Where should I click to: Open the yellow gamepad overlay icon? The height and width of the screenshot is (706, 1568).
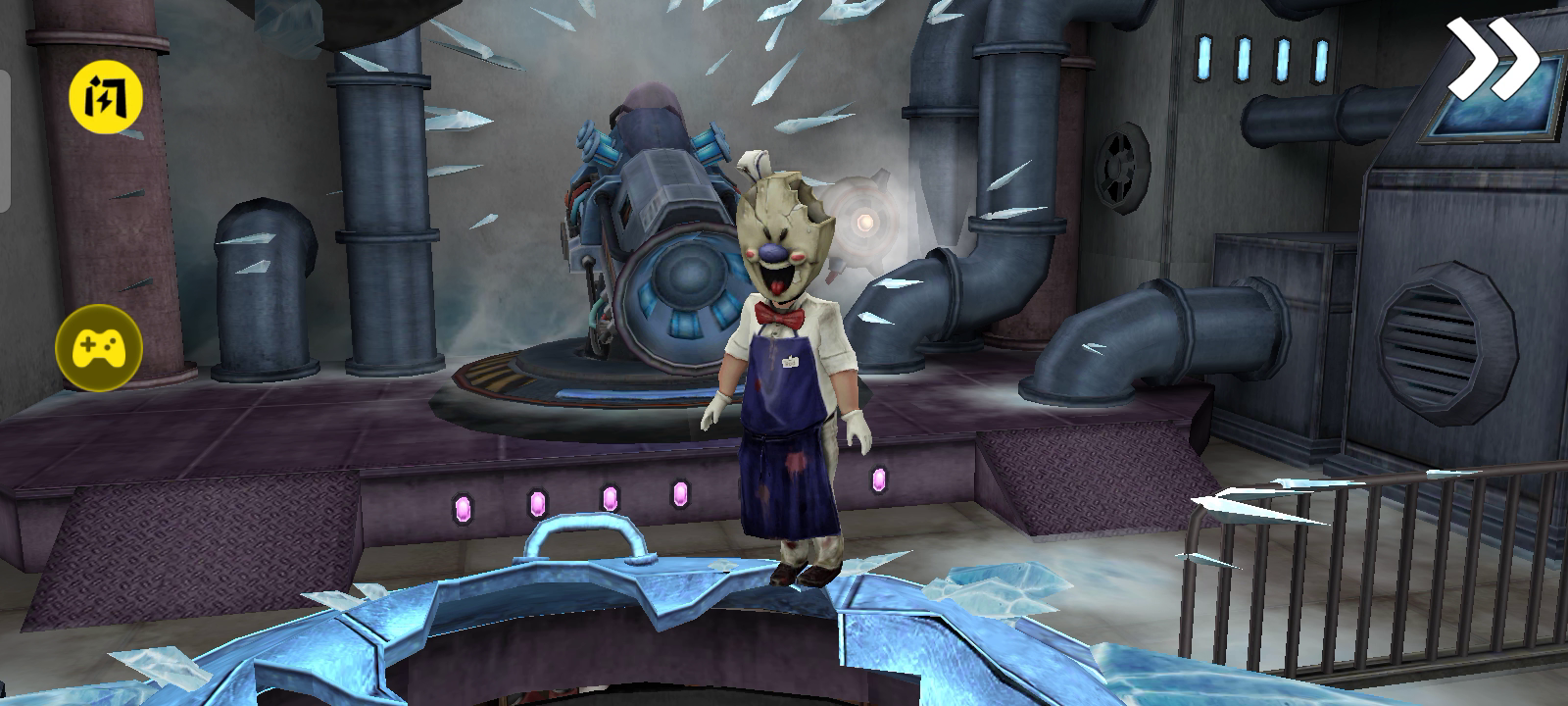coord(99,347)
